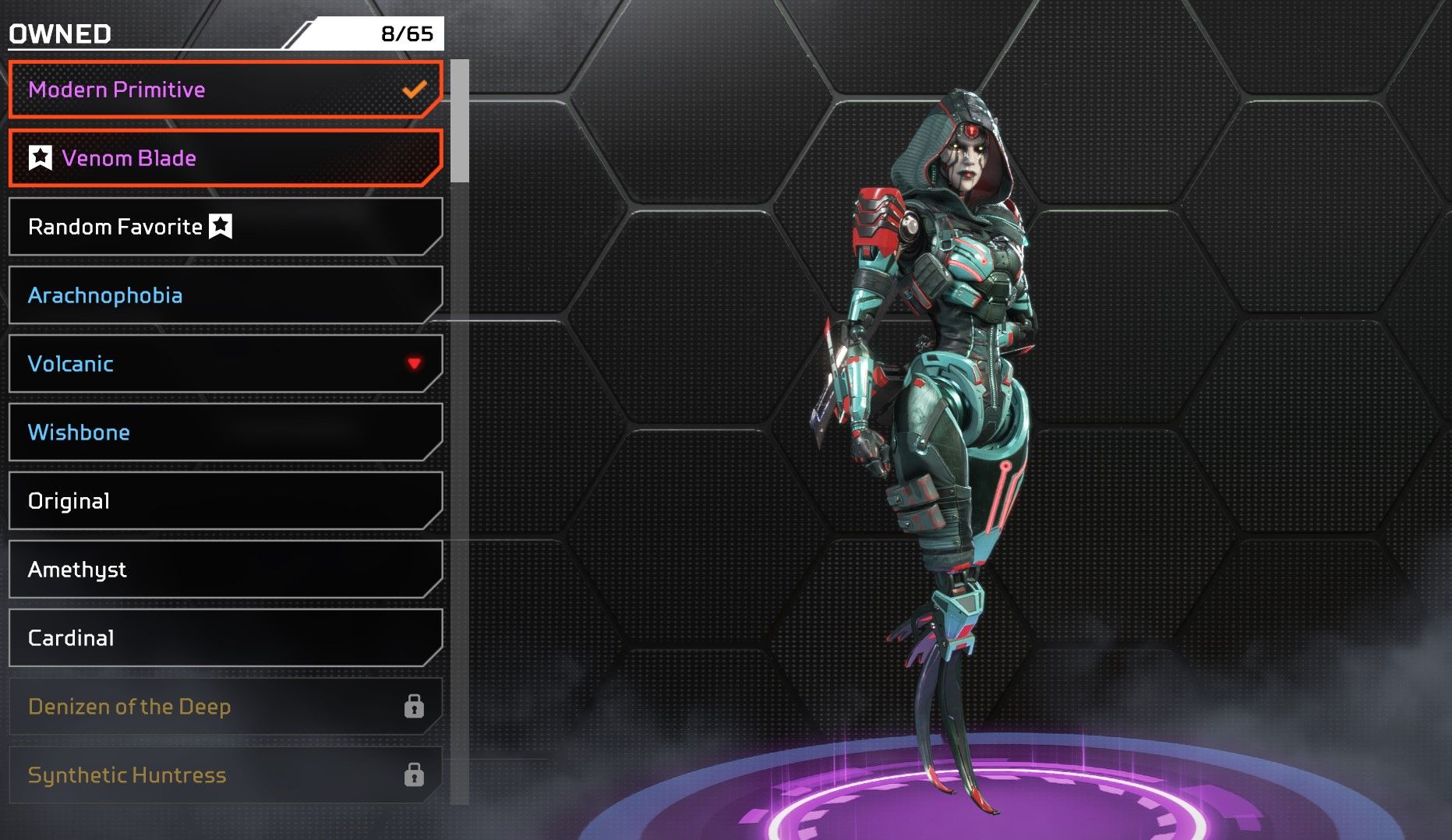Preview the locked Synthetic Huntress skin

[224, 775]
